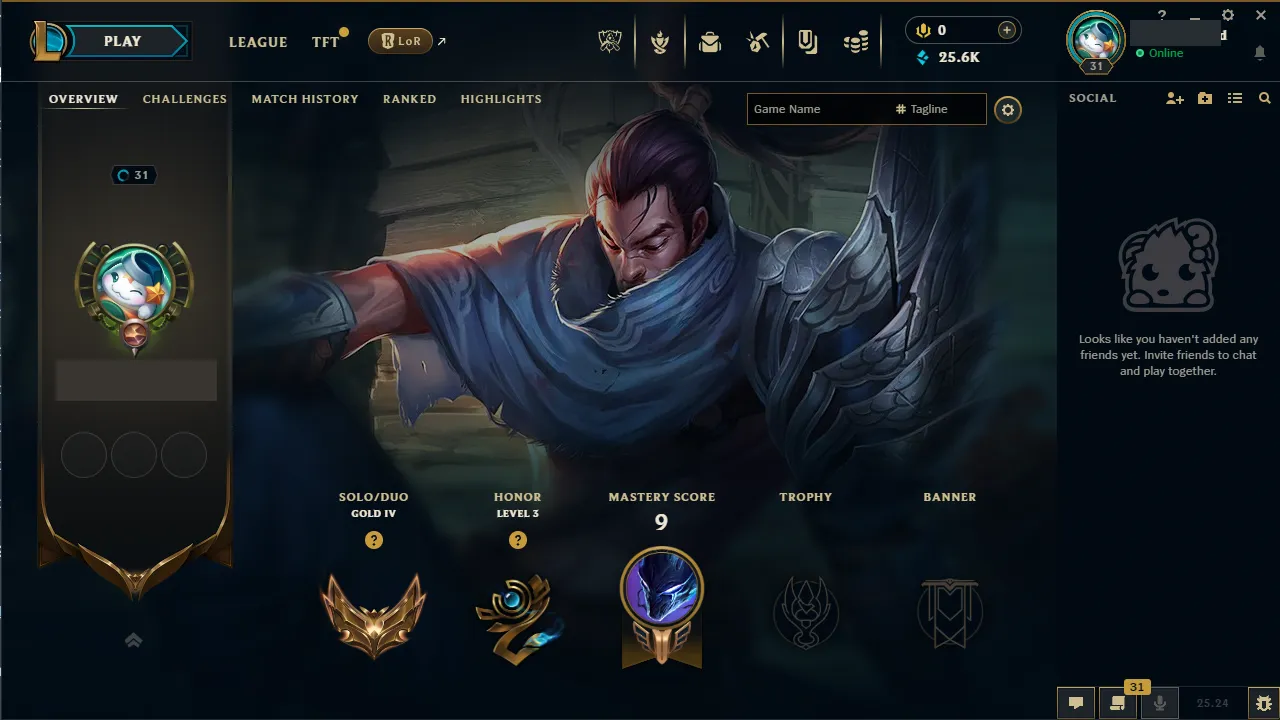
Task: Toggle the friends list view icon
Action: 1235,98
